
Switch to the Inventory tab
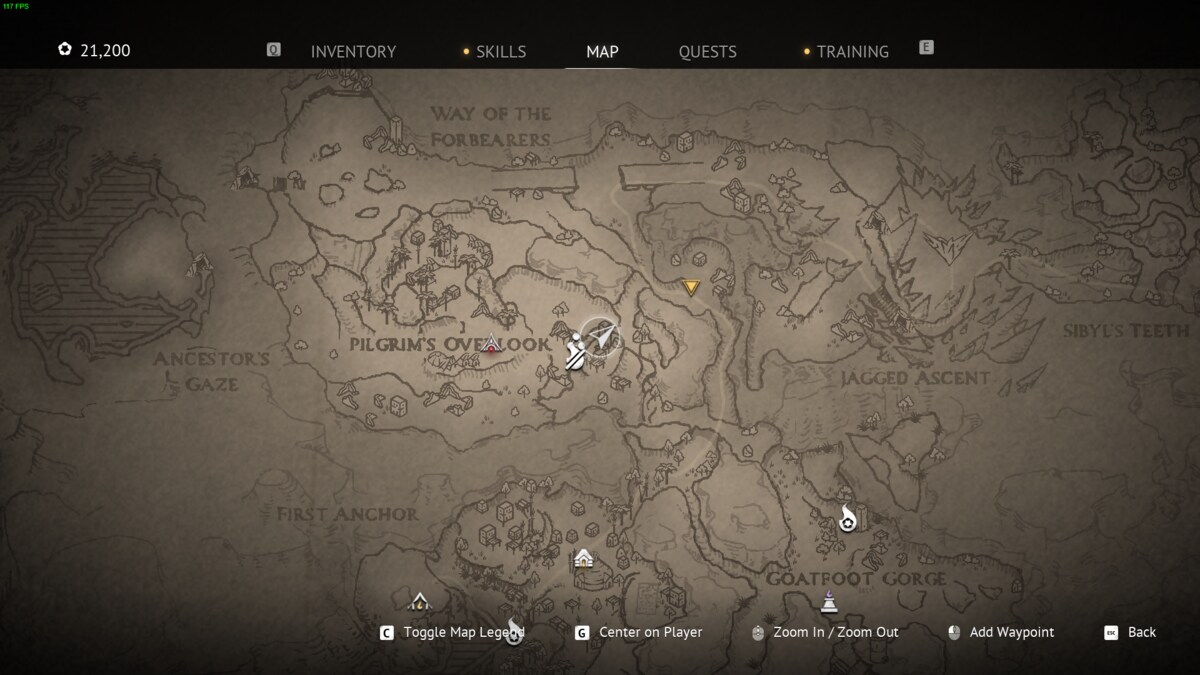[x=353, y=52]
